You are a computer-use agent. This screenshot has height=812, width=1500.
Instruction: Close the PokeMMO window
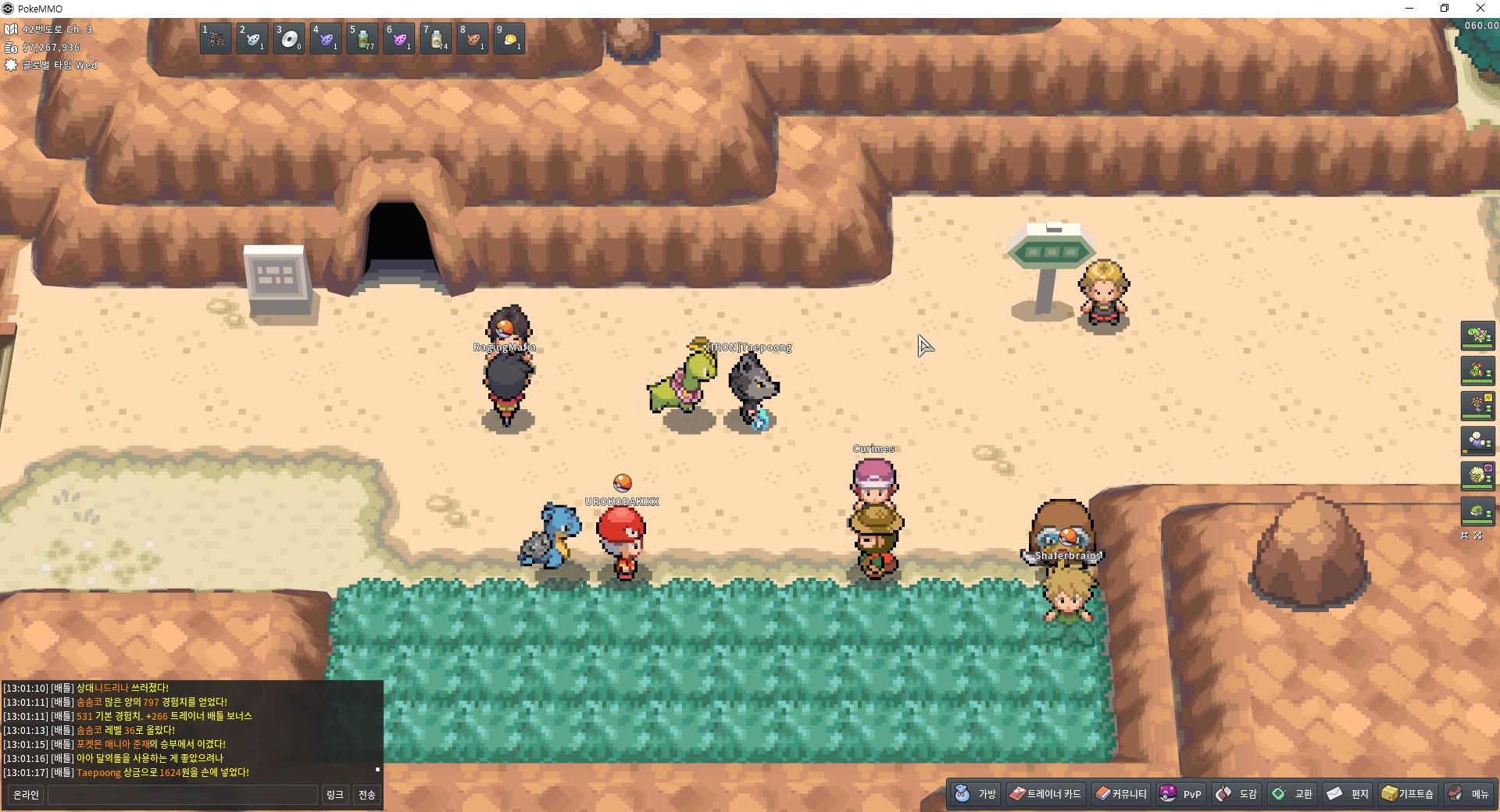click(1480, 9)
